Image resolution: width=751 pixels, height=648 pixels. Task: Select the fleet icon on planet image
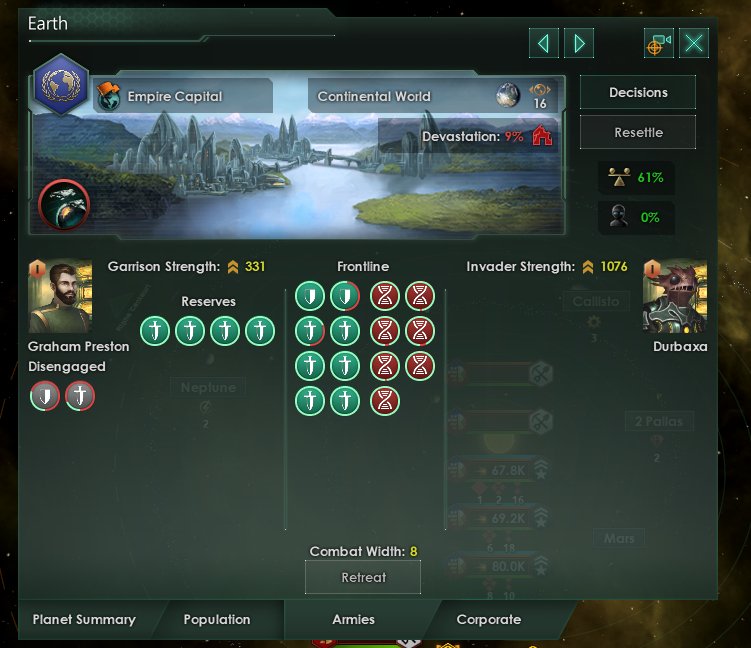point(64,207)
